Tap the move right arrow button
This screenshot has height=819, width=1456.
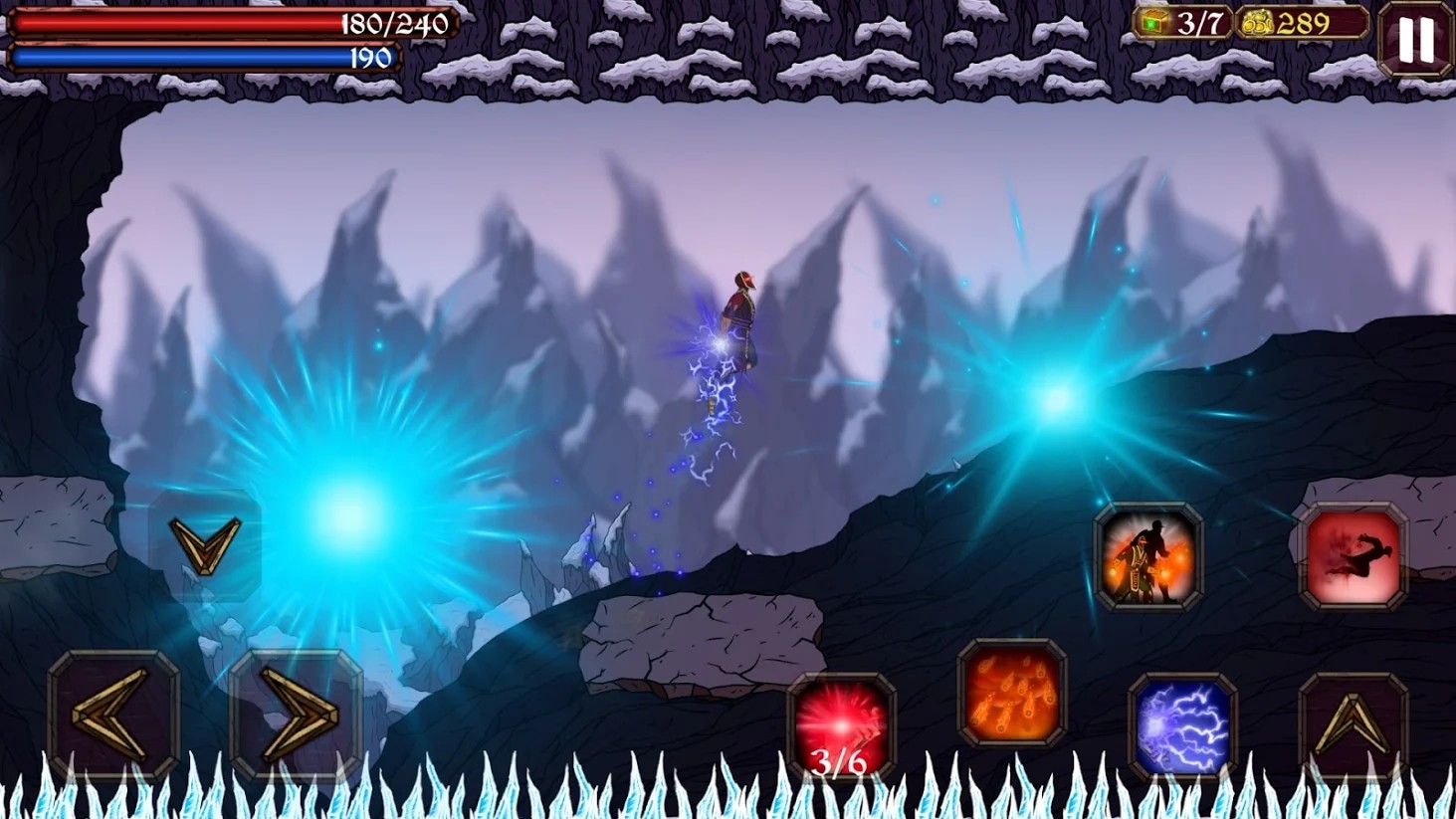(296, 714)
